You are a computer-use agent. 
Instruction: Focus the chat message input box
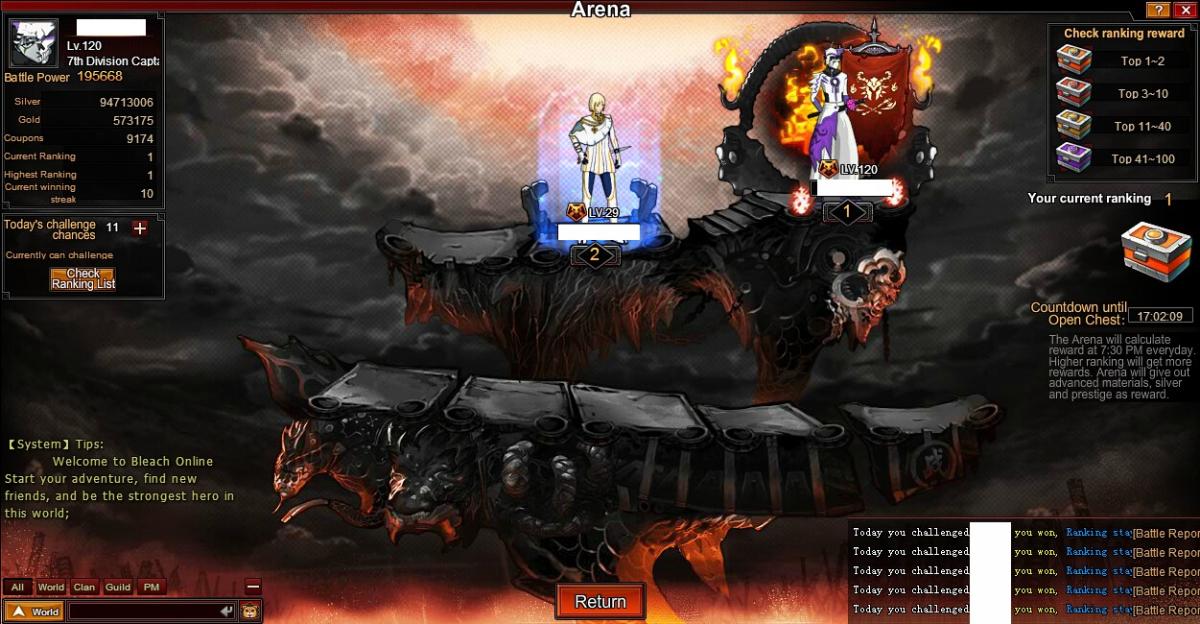143,611
